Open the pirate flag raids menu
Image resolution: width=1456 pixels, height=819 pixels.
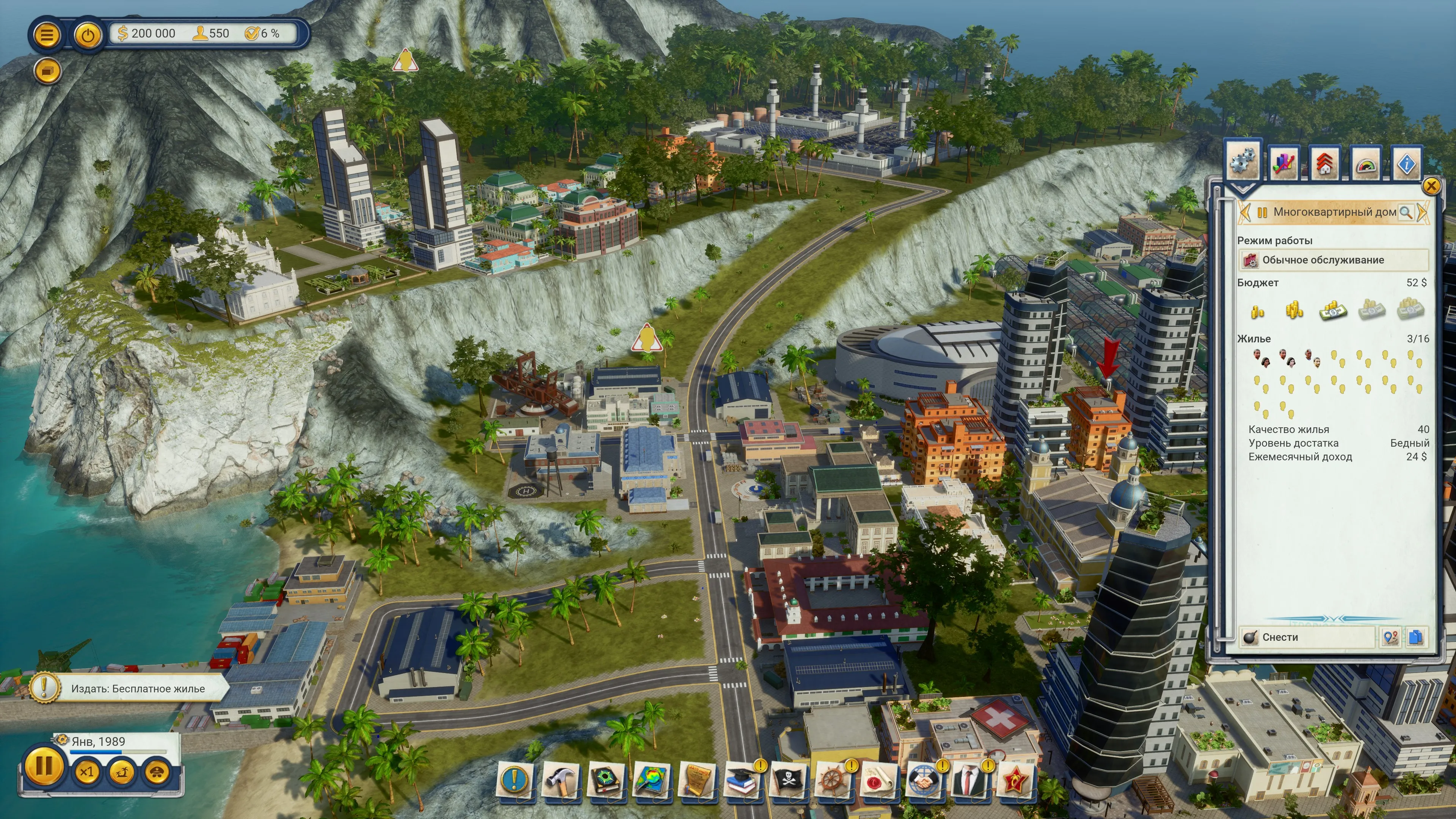coord(788,781)
